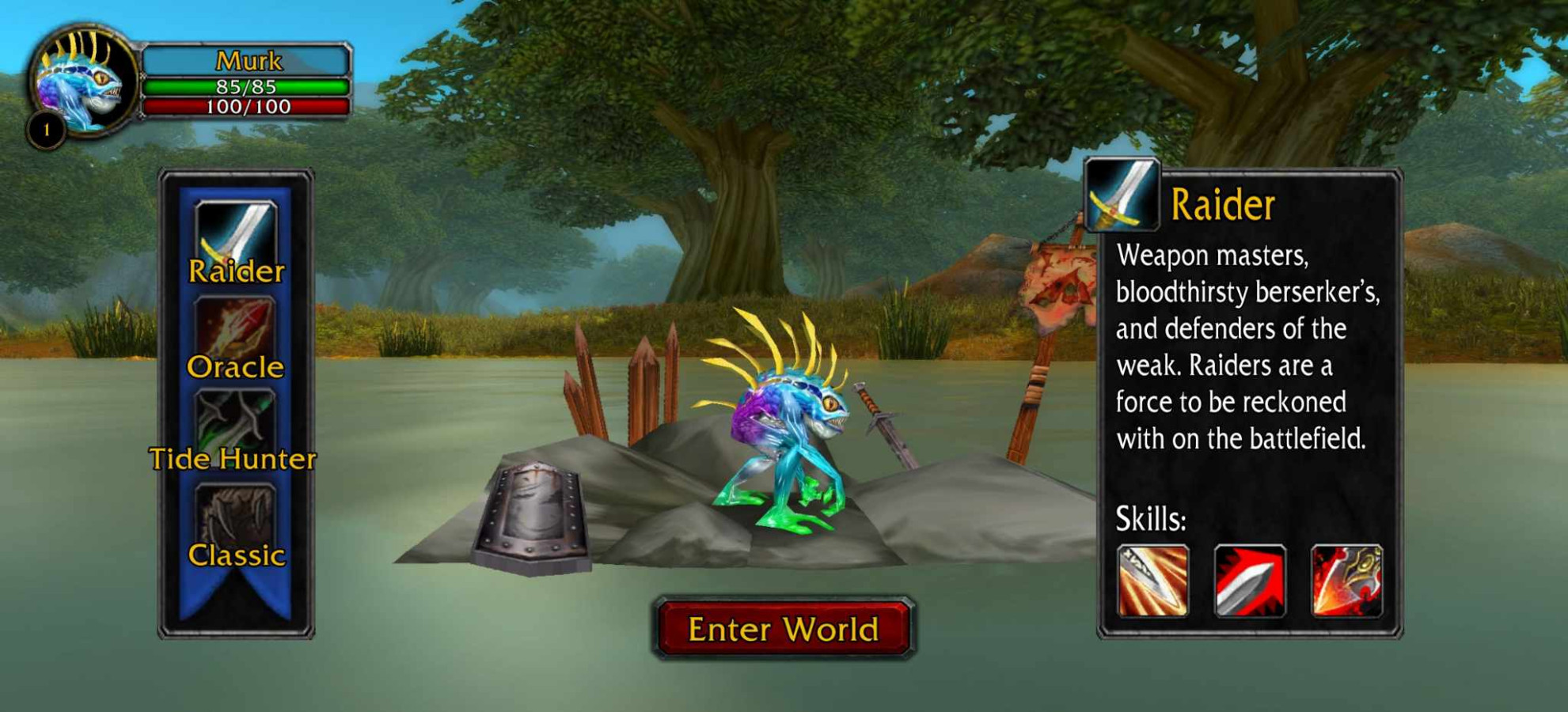This screenshot has height=712, width=1568.
Task: Select the Classic class option
Action: (236, 525)
